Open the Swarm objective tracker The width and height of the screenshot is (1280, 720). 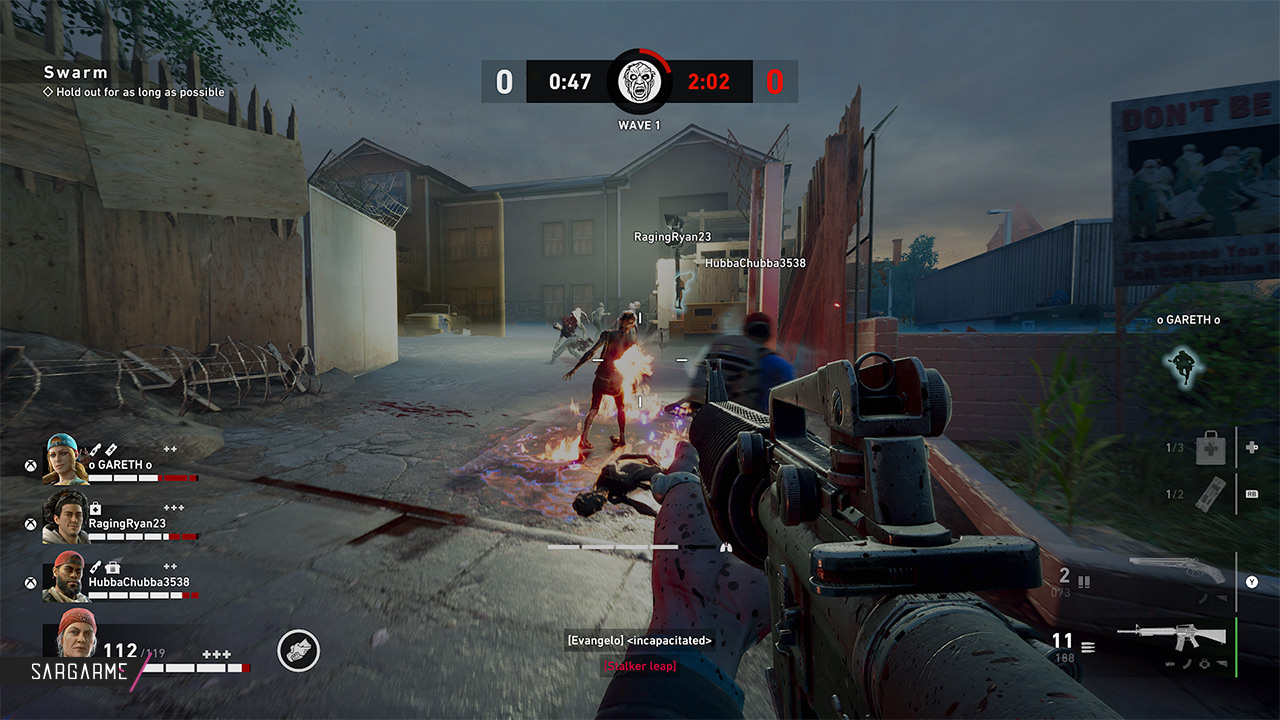click(x=76, y=72)
